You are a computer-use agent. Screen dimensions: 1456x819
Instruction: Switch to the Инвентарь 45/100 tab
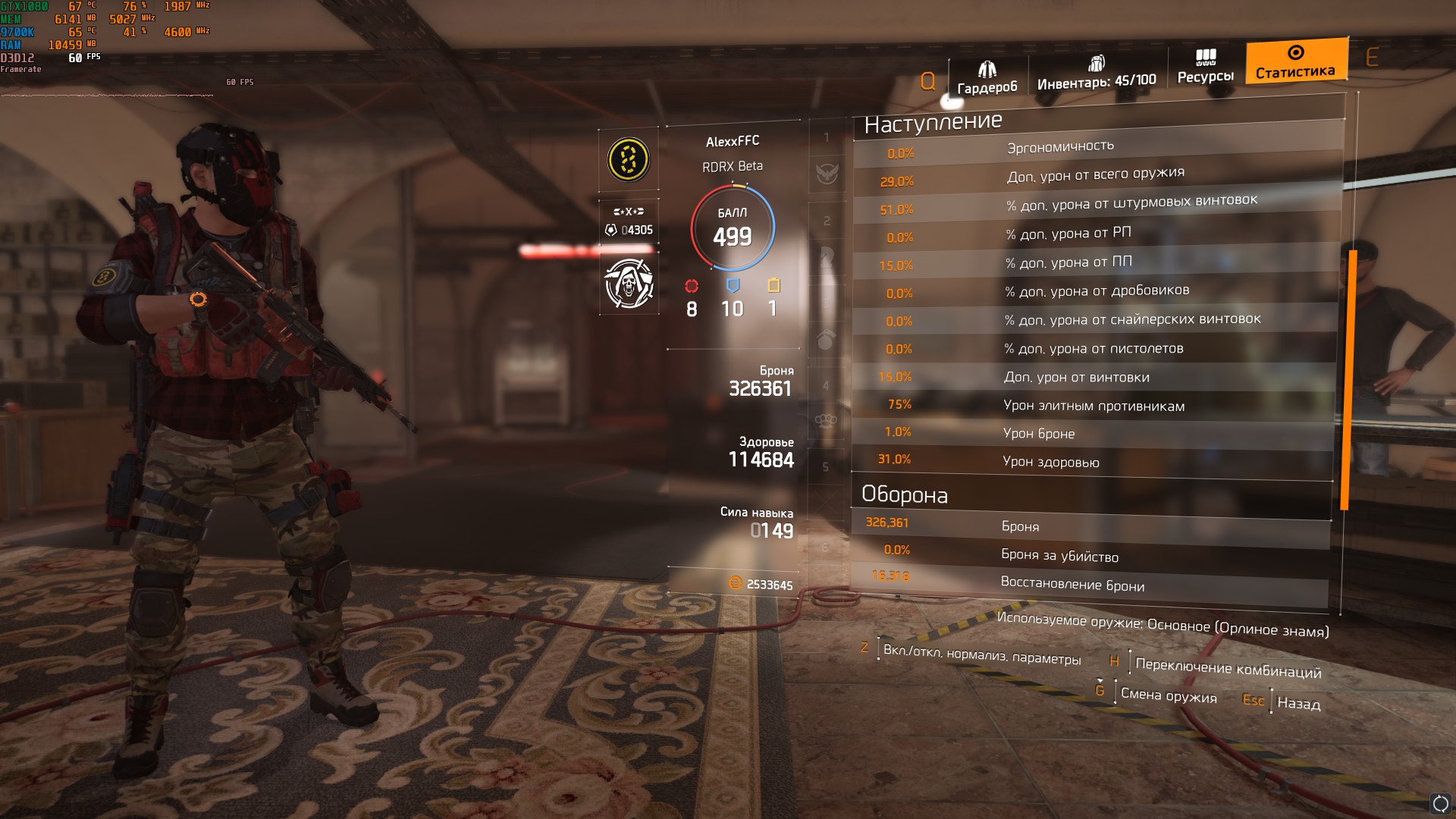tap(1096, 73)
